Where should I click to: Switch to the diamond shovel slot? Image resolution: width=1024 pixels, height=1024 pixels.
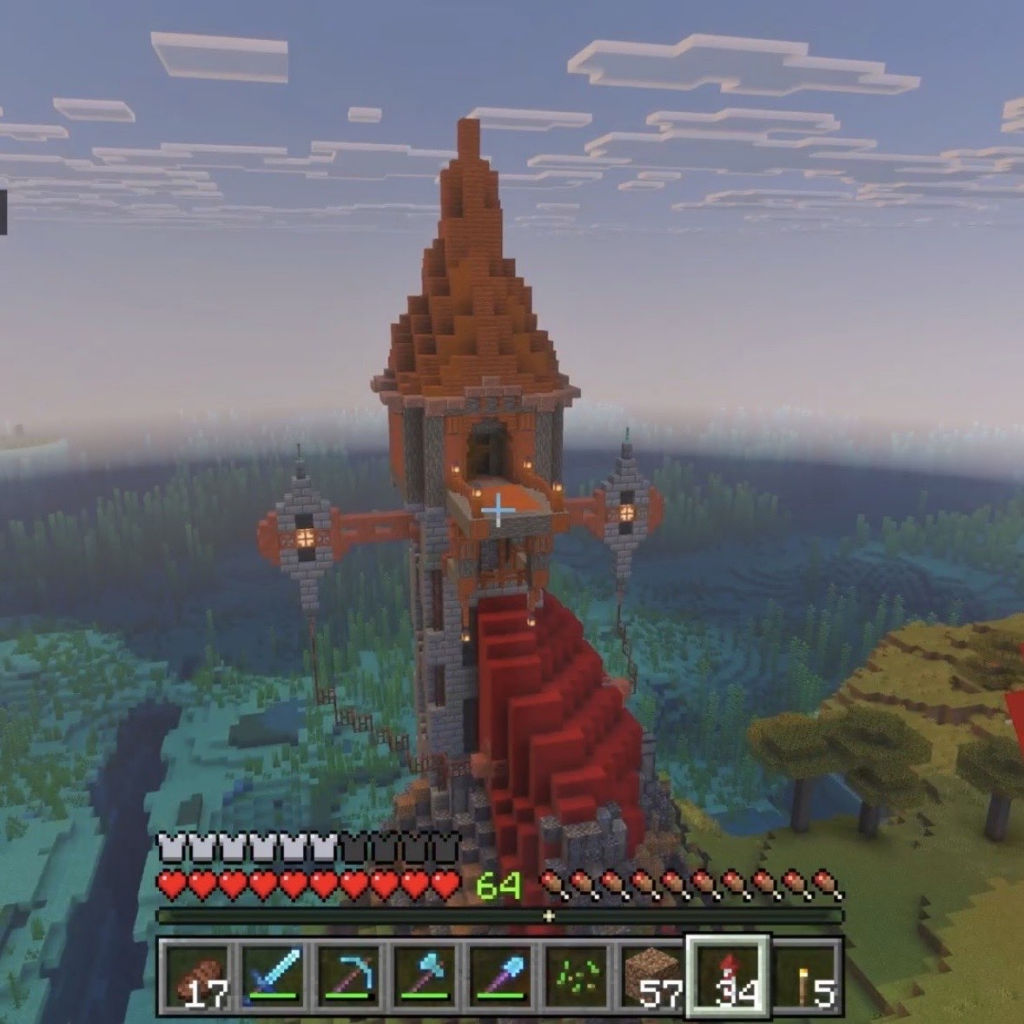click(501, 977)
